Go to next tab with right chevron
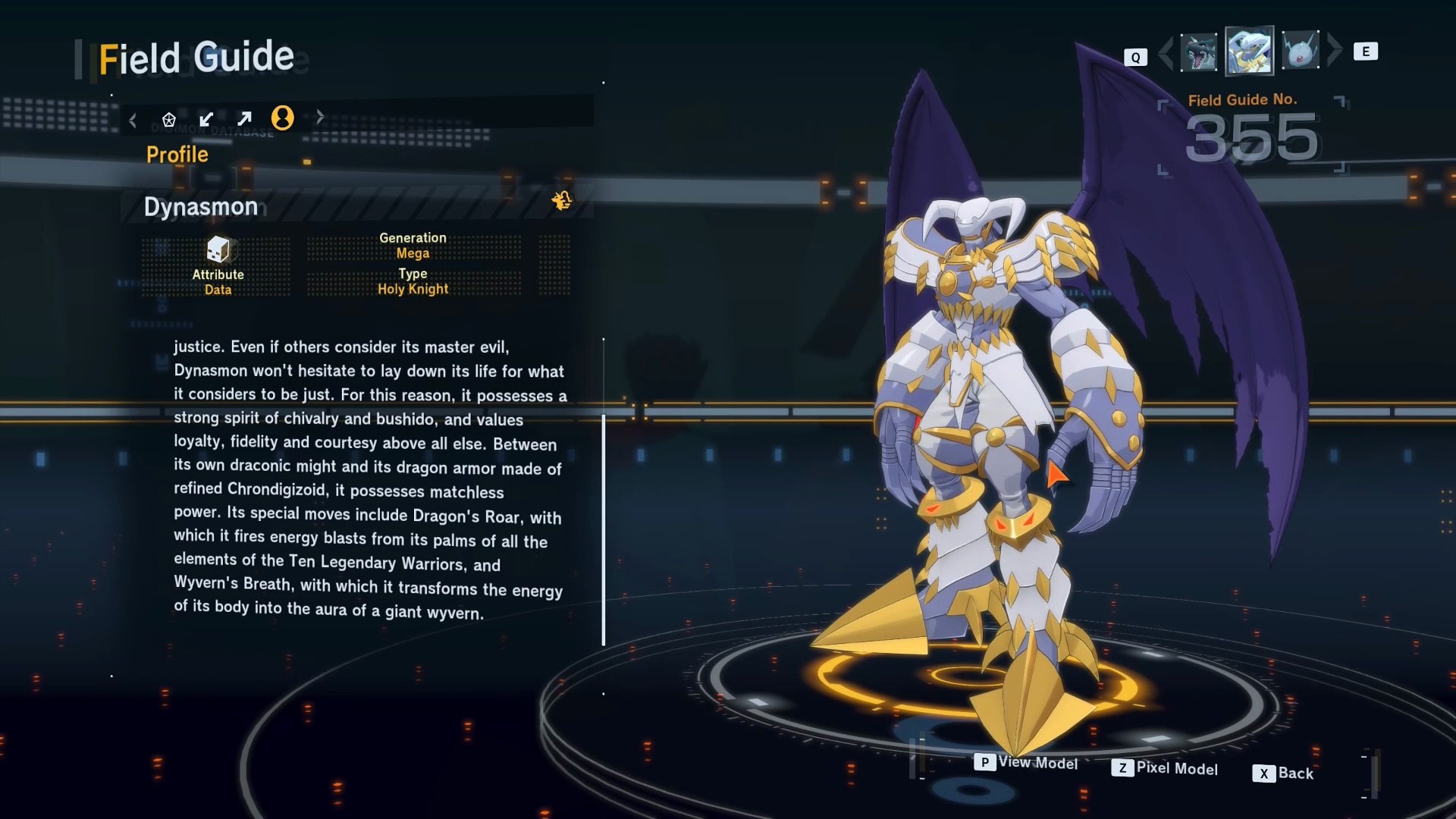The width and height of the screenshot is (1456, 819). click(x=320, y=117)
